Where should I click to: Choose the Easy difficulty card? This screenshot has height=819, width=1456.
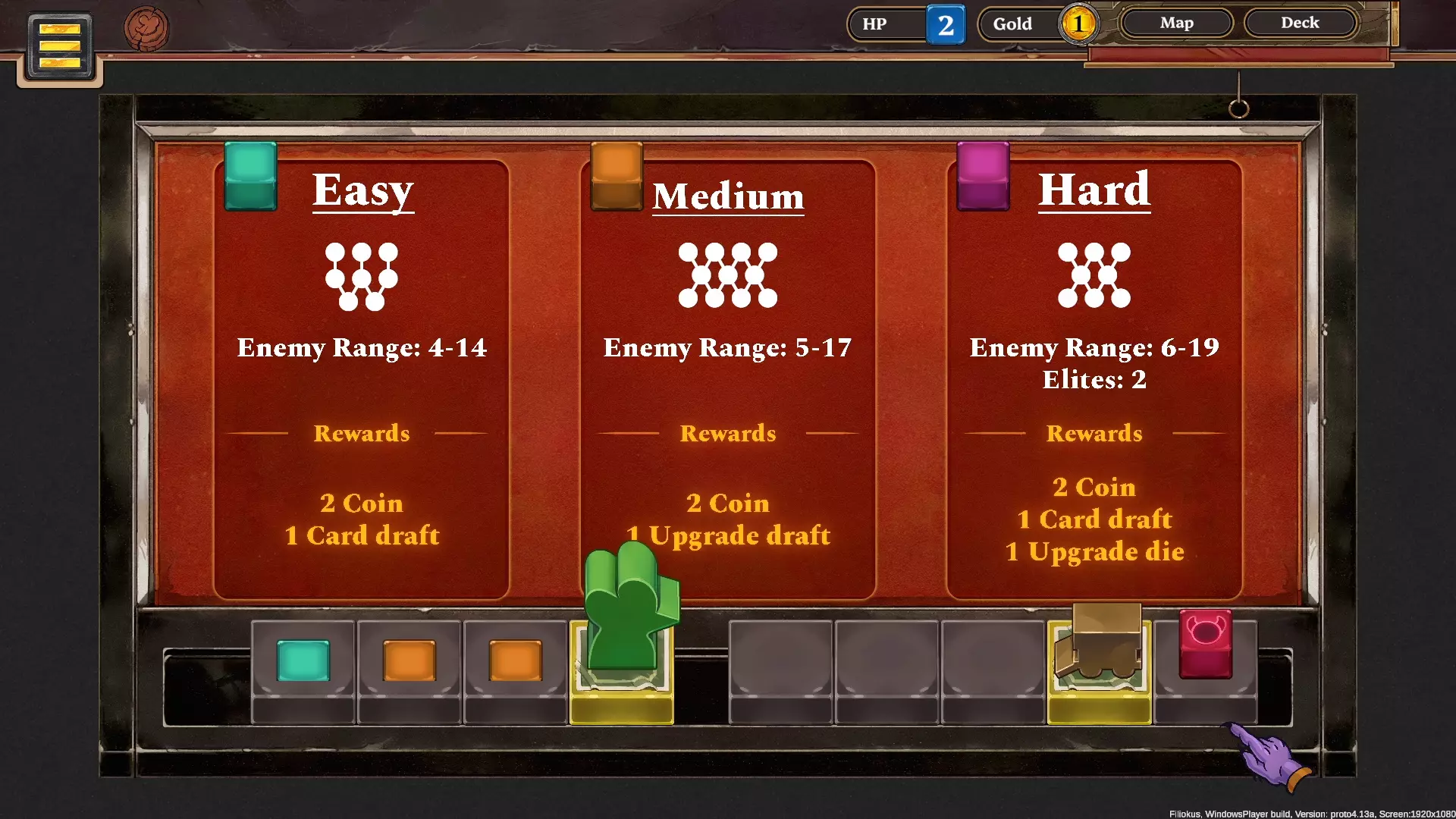click(x=362, y=379)
